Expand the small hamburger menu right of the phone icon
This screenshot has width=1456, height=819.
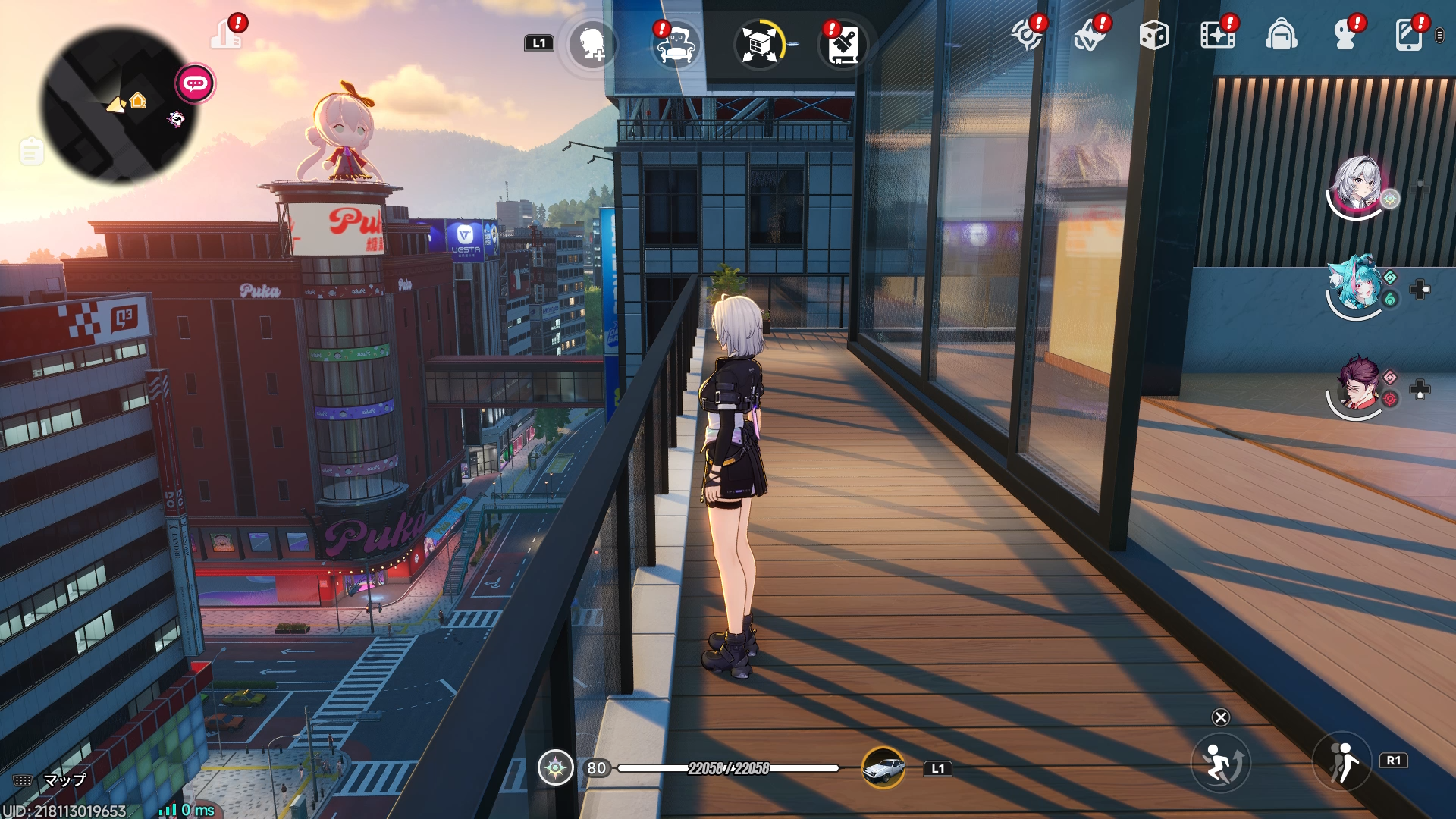(x=1437, y=34)
